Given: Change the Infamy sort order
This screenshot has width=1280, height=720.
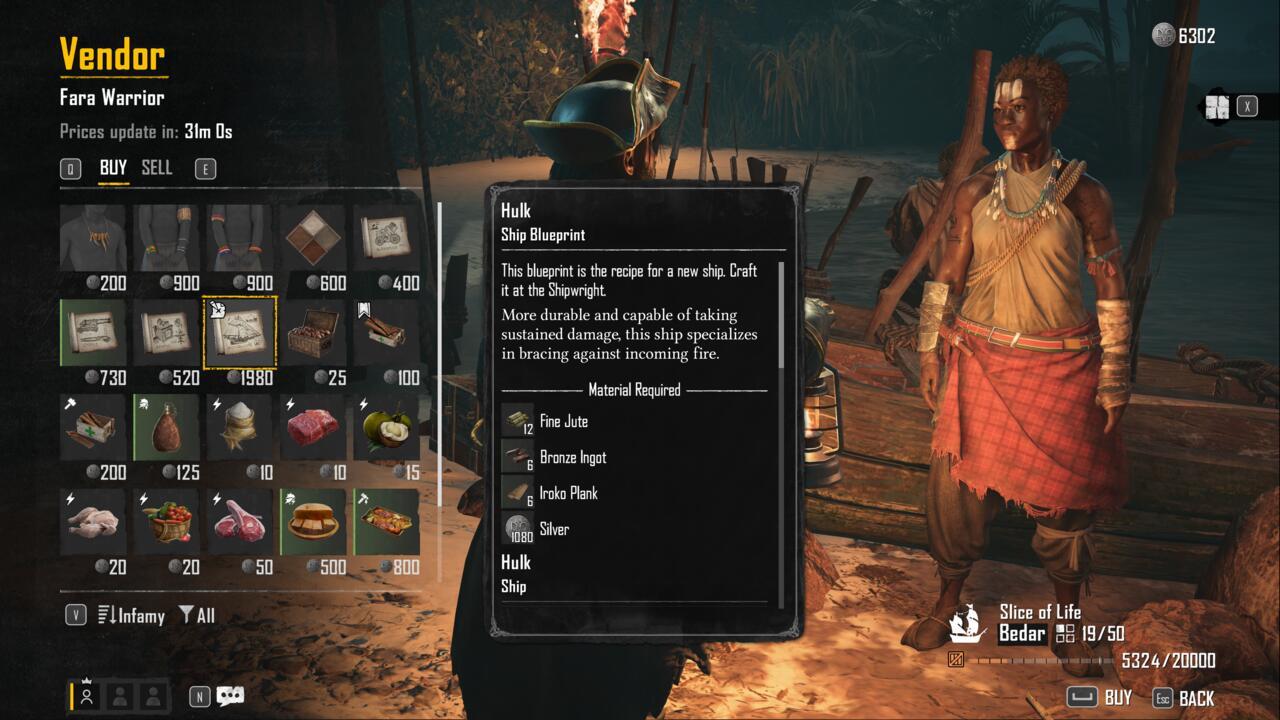Looking at the screenshot, I should (x=131, y=616).
